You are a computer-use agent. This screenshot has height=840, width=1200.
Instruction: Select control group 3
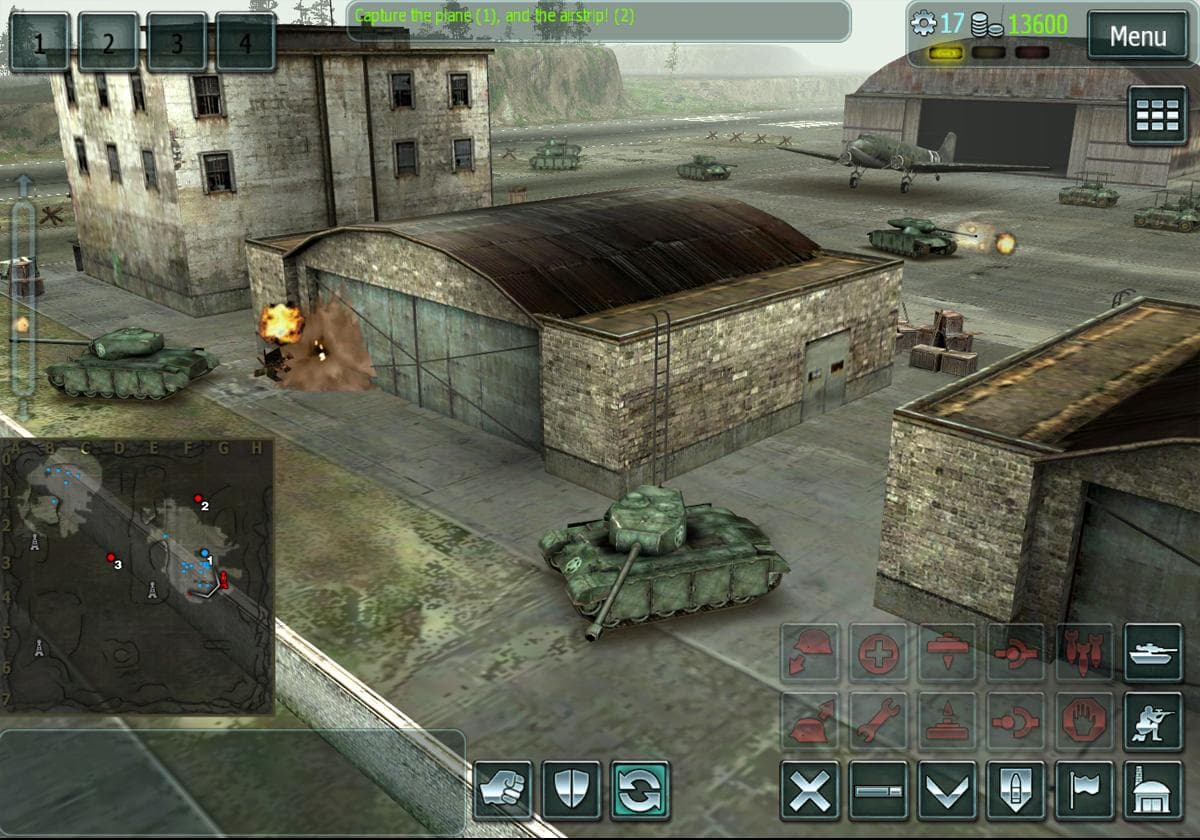point(177,43)
